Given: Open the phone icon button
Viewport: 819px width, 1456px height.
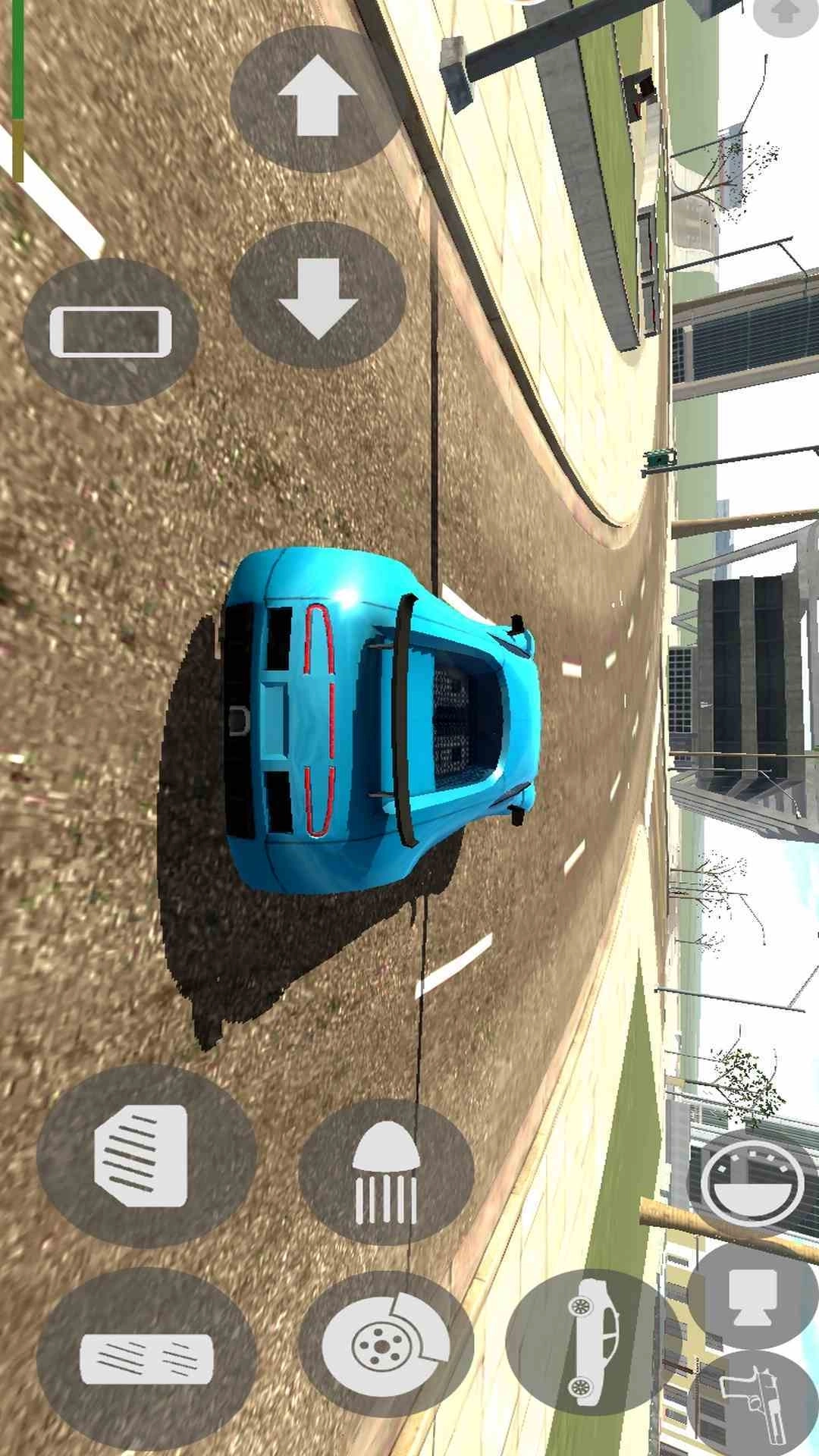Looking at the screenshot, I should click(111, 331).
